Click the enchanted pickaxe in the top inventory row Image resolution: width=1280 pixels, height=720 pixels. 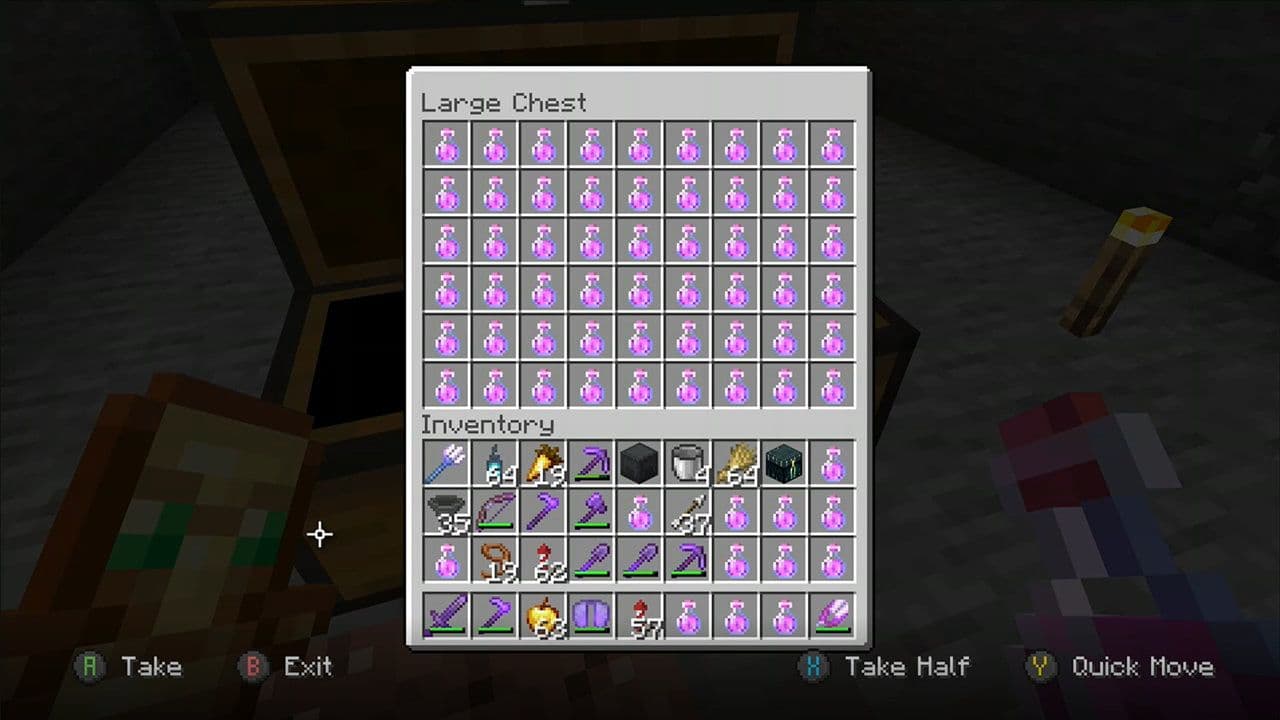591,462
